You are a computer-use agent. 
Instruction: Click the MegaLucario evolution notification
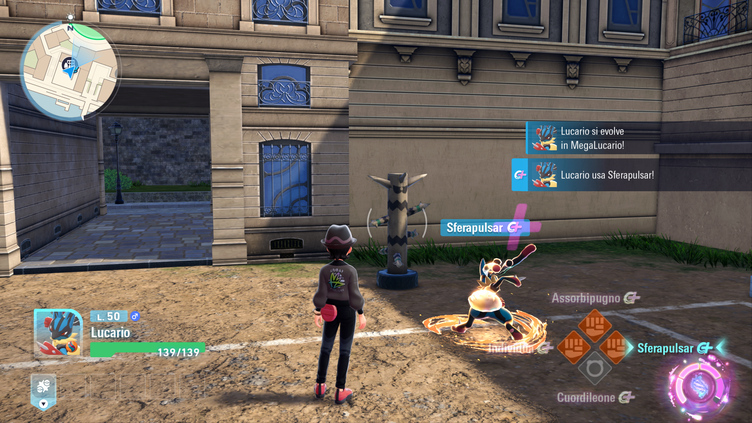click(x=592, y=139)
